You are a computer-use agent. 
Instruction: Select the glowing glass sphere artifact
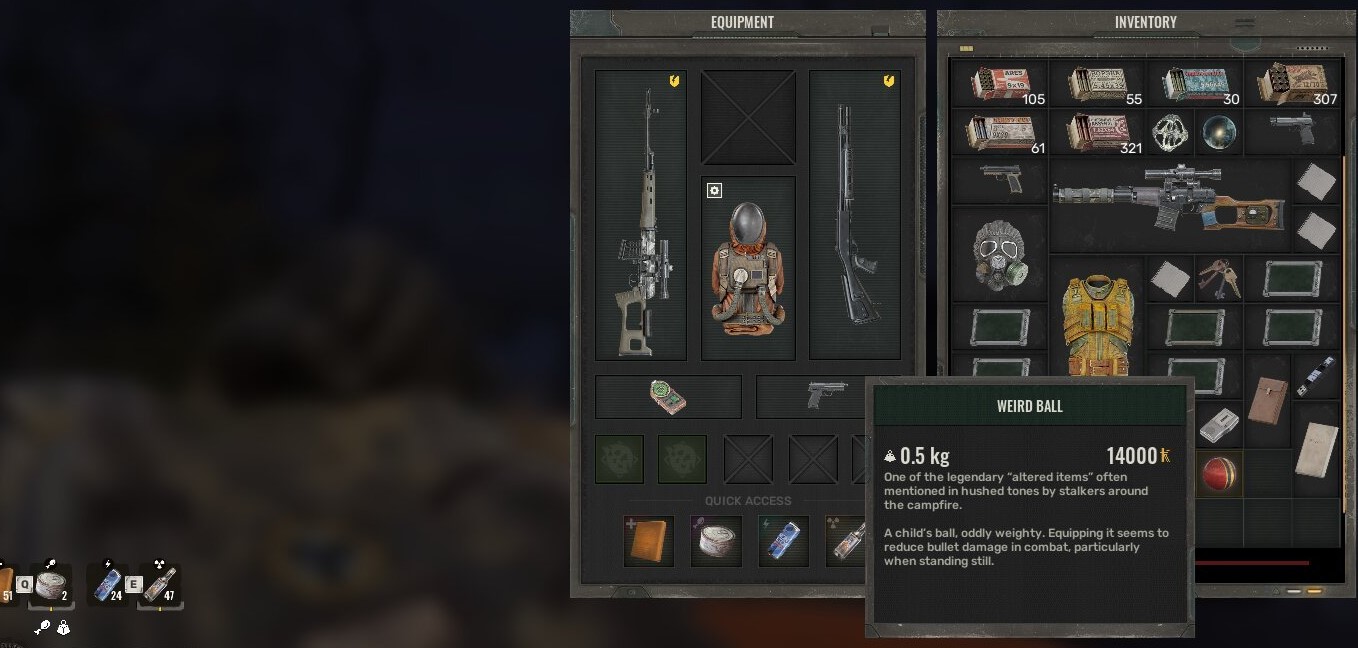tap(1219, 132)
